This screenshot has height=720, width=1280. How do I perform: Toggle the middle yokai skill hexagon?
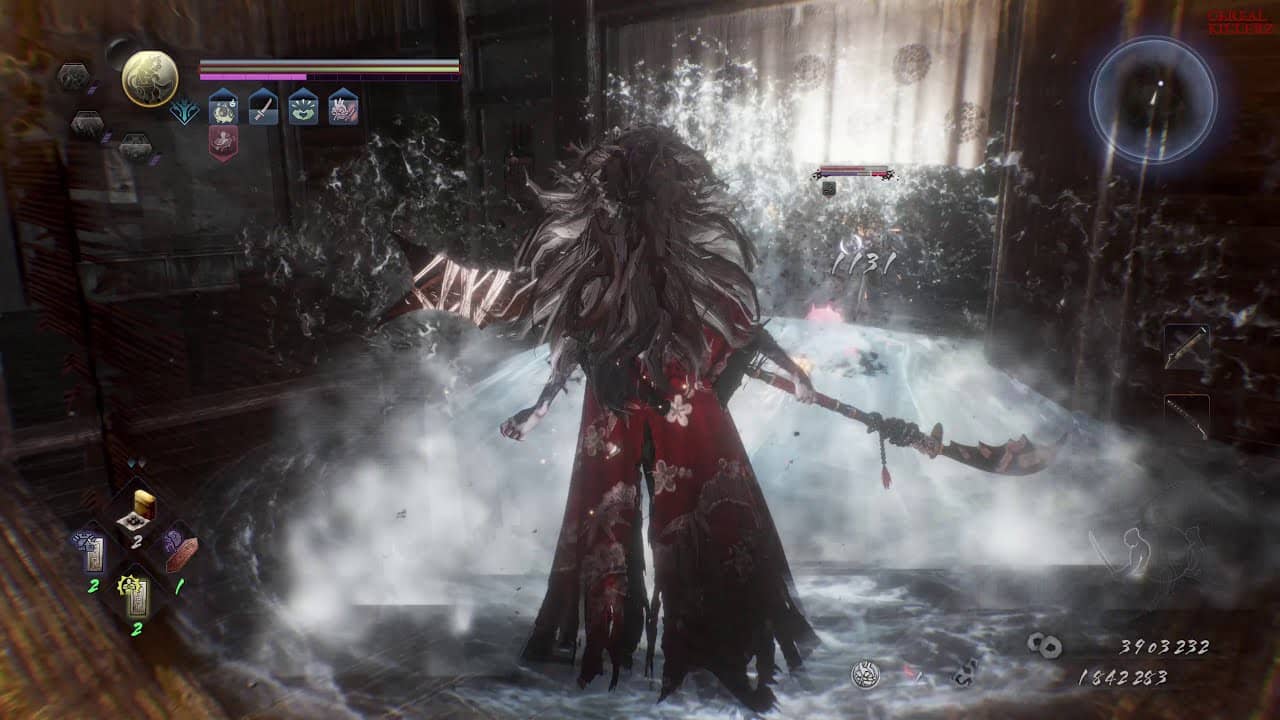(86, 124)
